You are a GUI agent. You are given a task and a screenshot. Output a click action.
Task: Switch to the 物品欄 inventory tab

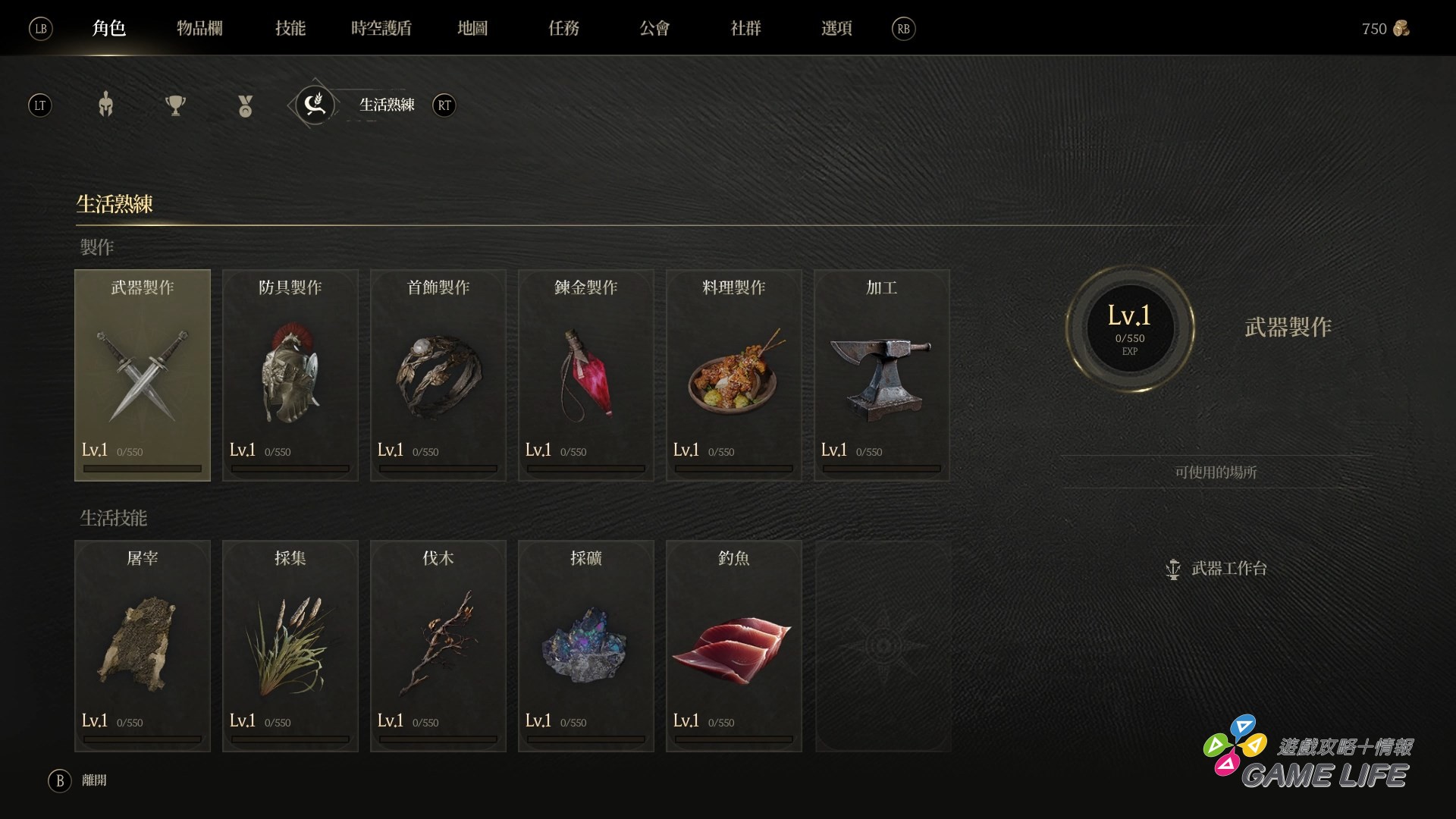pyautogui.click(x=199, y=29)
